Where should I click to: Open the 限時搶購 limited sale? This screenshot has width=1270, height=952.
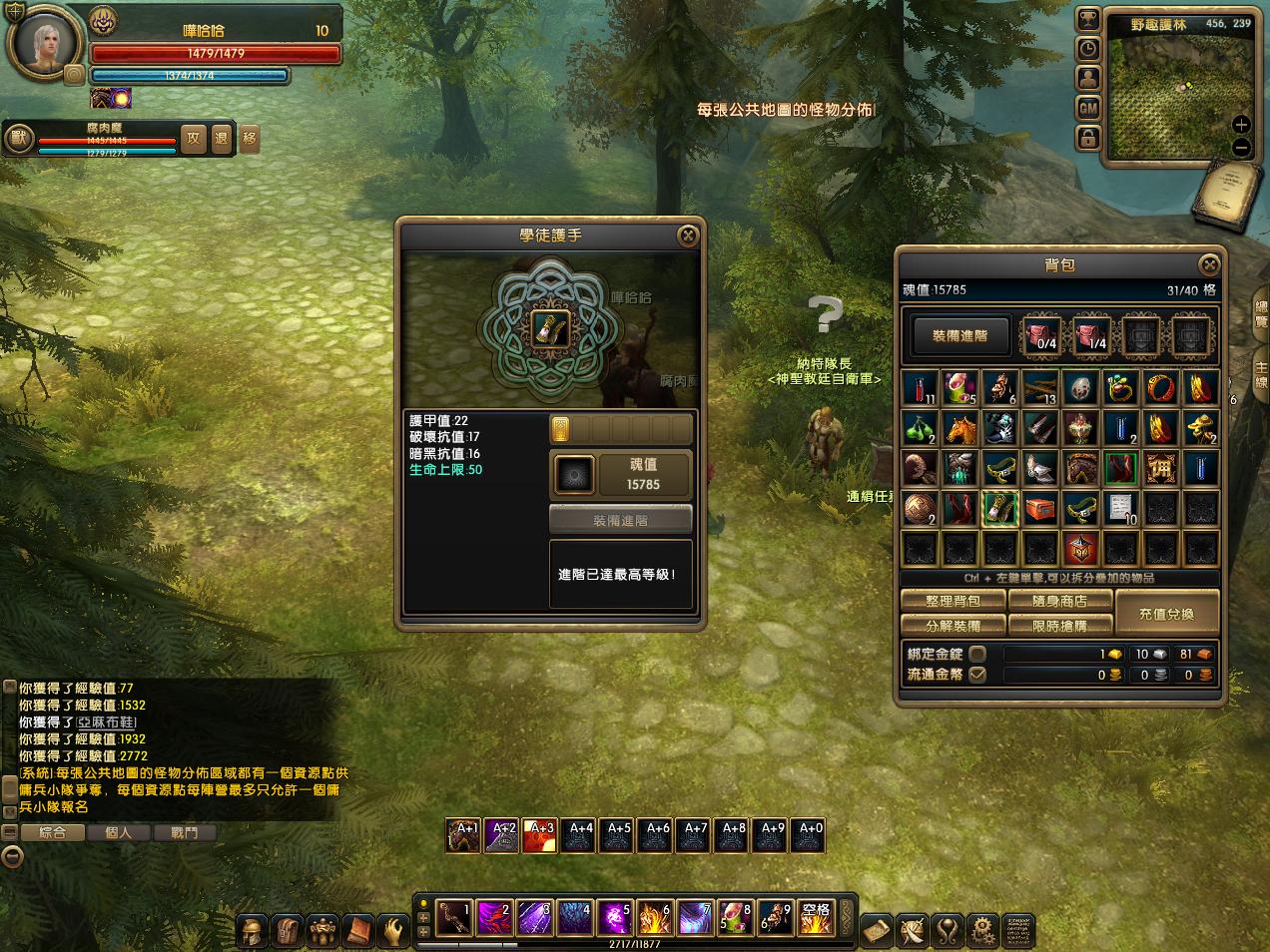coord(1060,626)
